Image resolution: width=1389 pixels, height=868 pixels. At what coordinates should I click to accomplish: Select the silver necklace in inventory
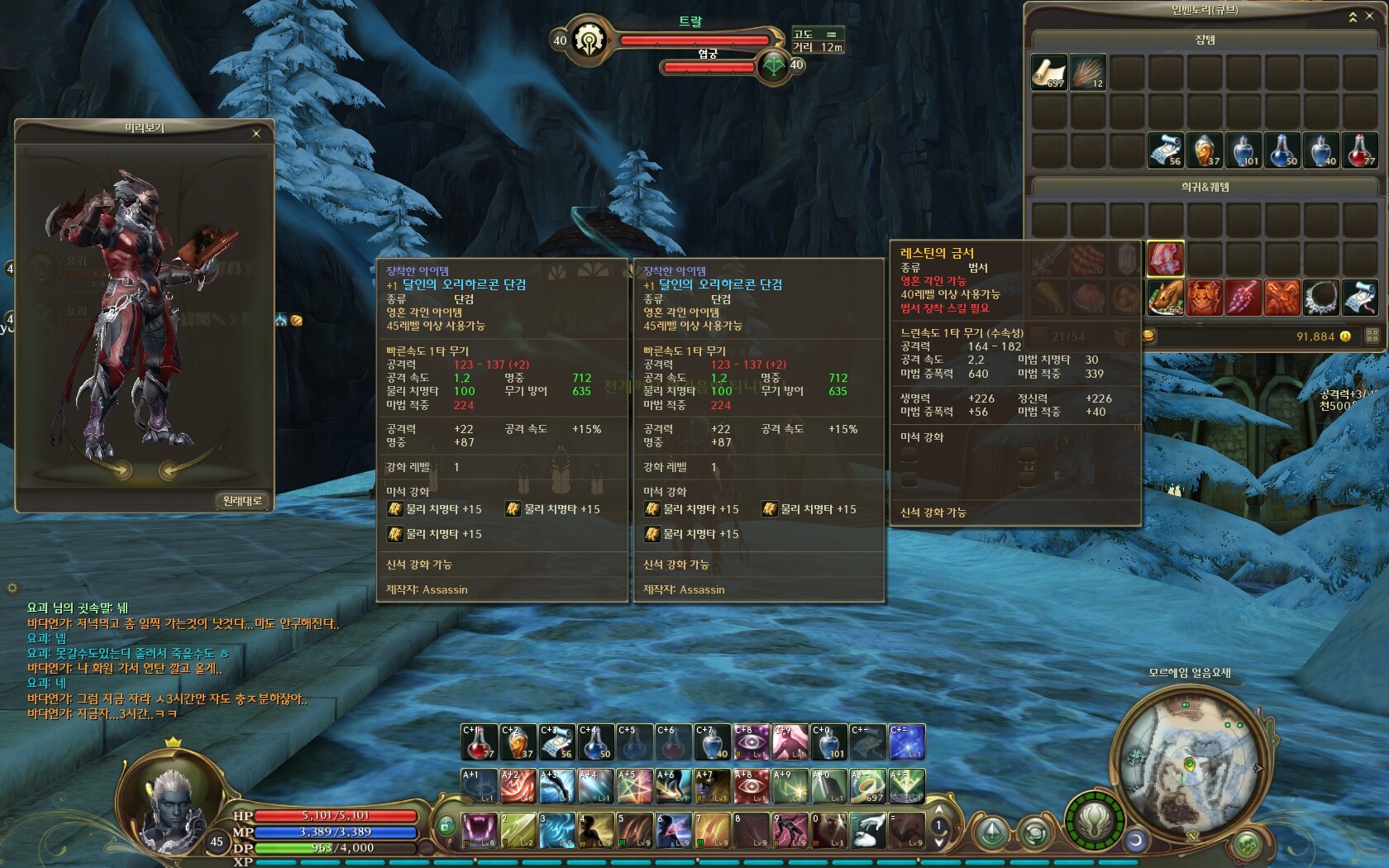pyautogui.click(x=1321, y=297)
